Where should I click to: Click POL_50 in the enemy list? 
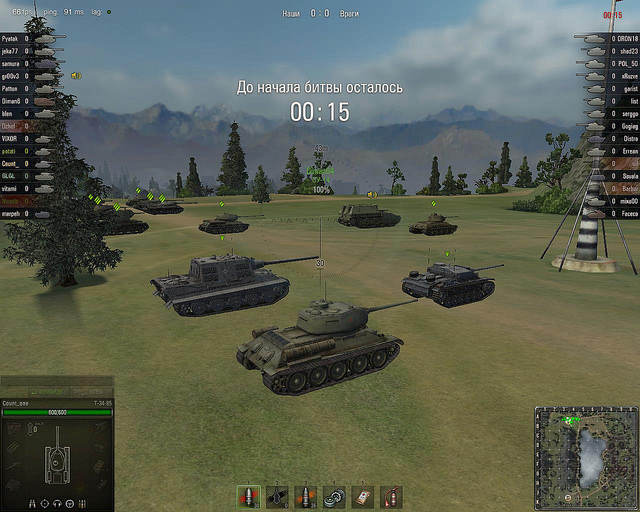(627, 62)
